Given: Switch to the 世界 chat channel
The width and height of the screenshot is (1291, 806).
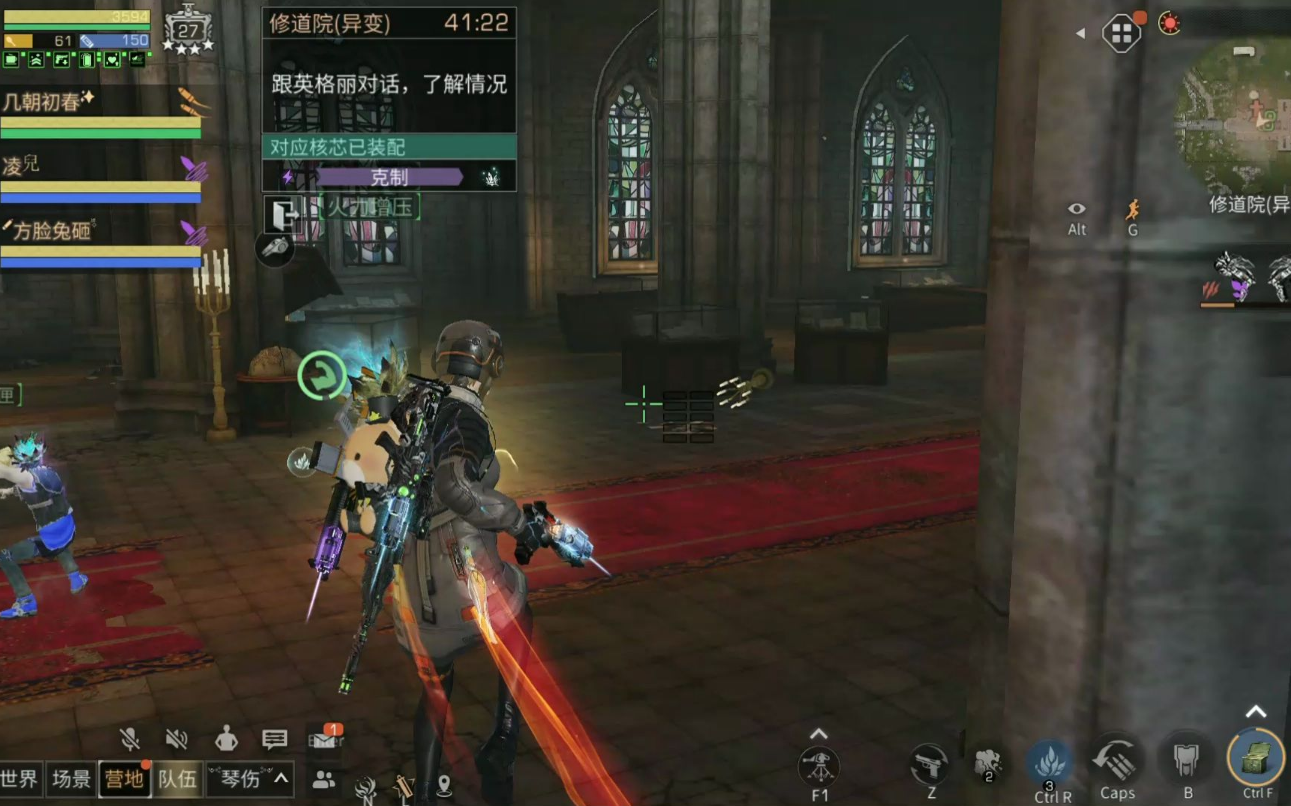Looking at the screenshot, I should (20, 779).
